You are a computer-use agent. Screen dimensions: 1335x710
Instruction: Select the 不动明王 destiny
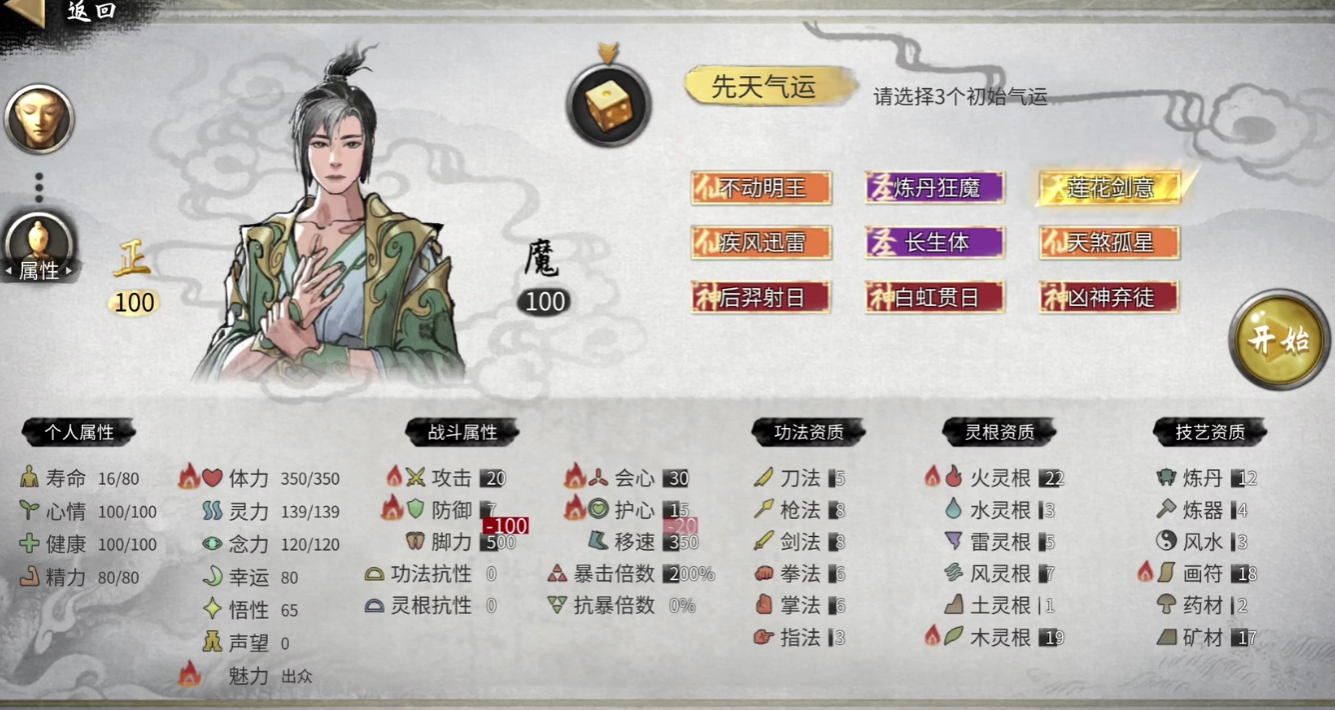(761, 188)
